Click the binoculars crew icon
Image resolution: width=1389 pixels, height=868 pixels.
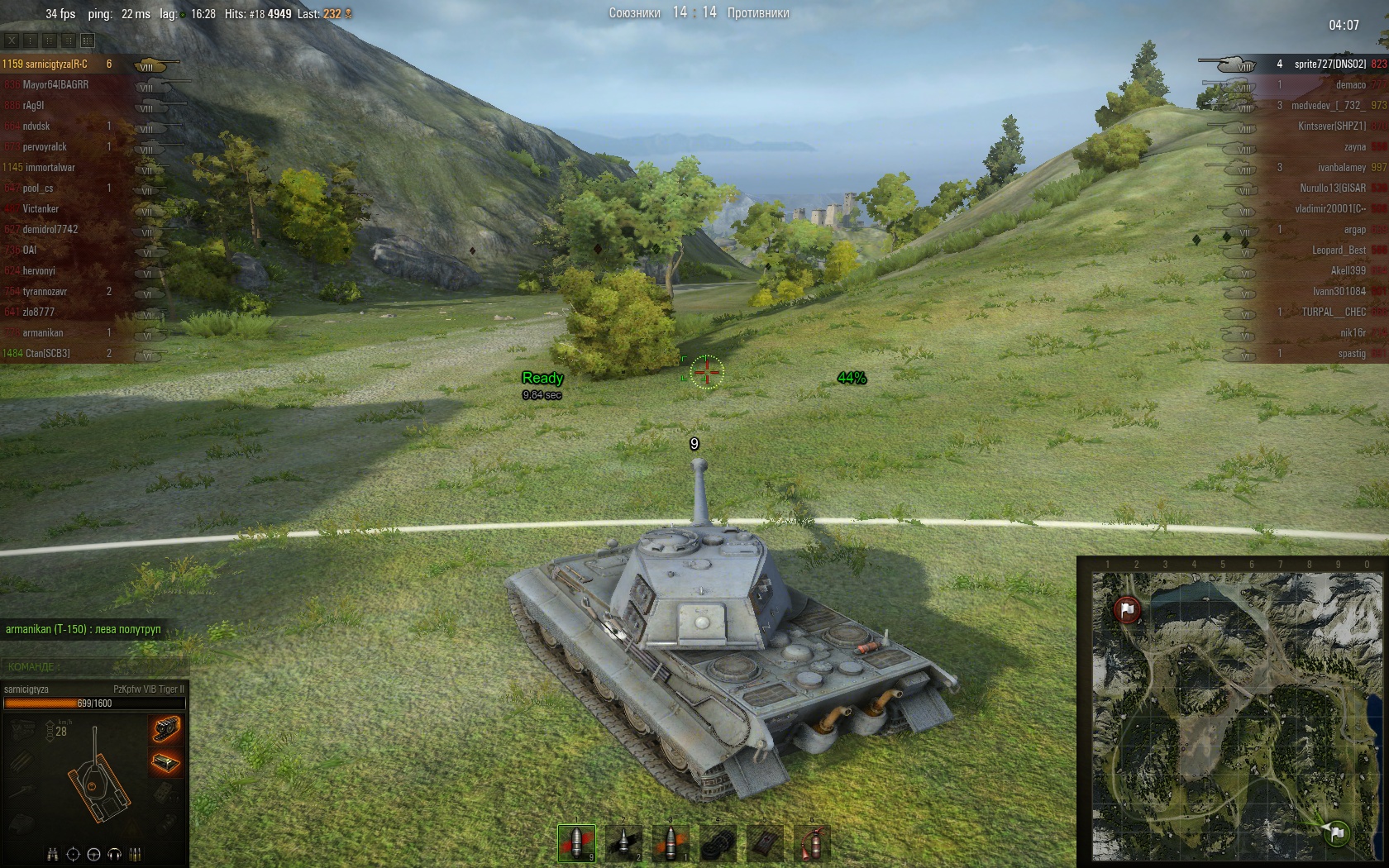53,854
